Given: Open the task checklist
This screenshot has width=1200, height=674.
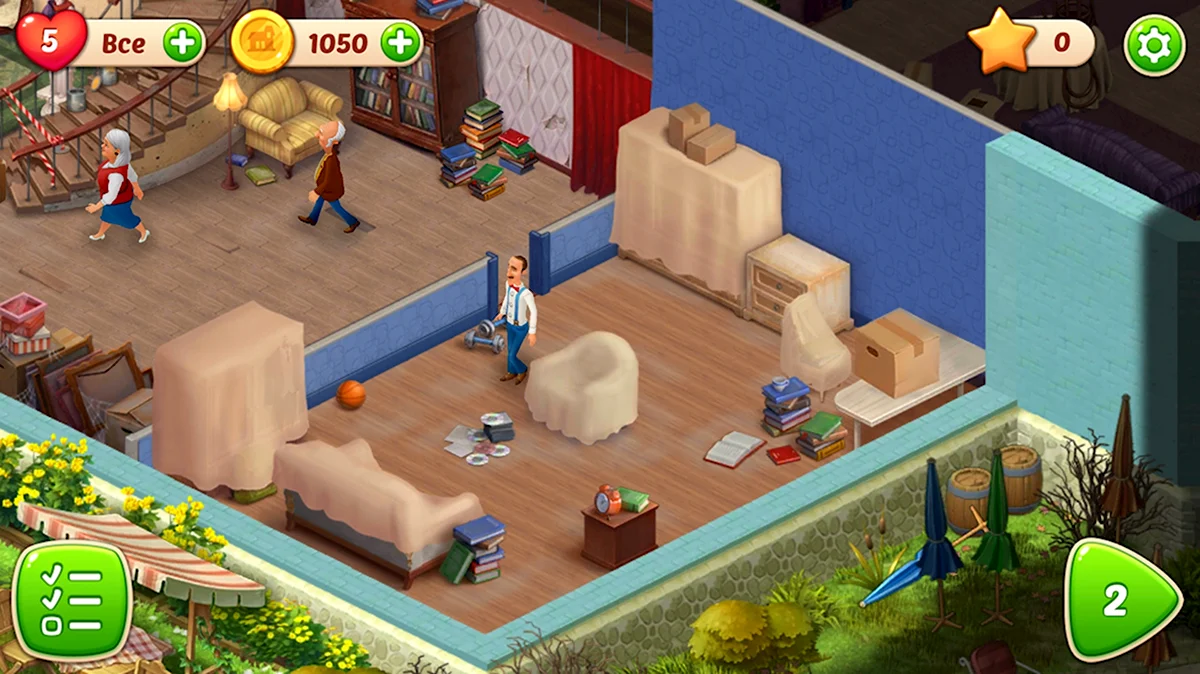Looking at the screenshot, I should coord(72,602).
